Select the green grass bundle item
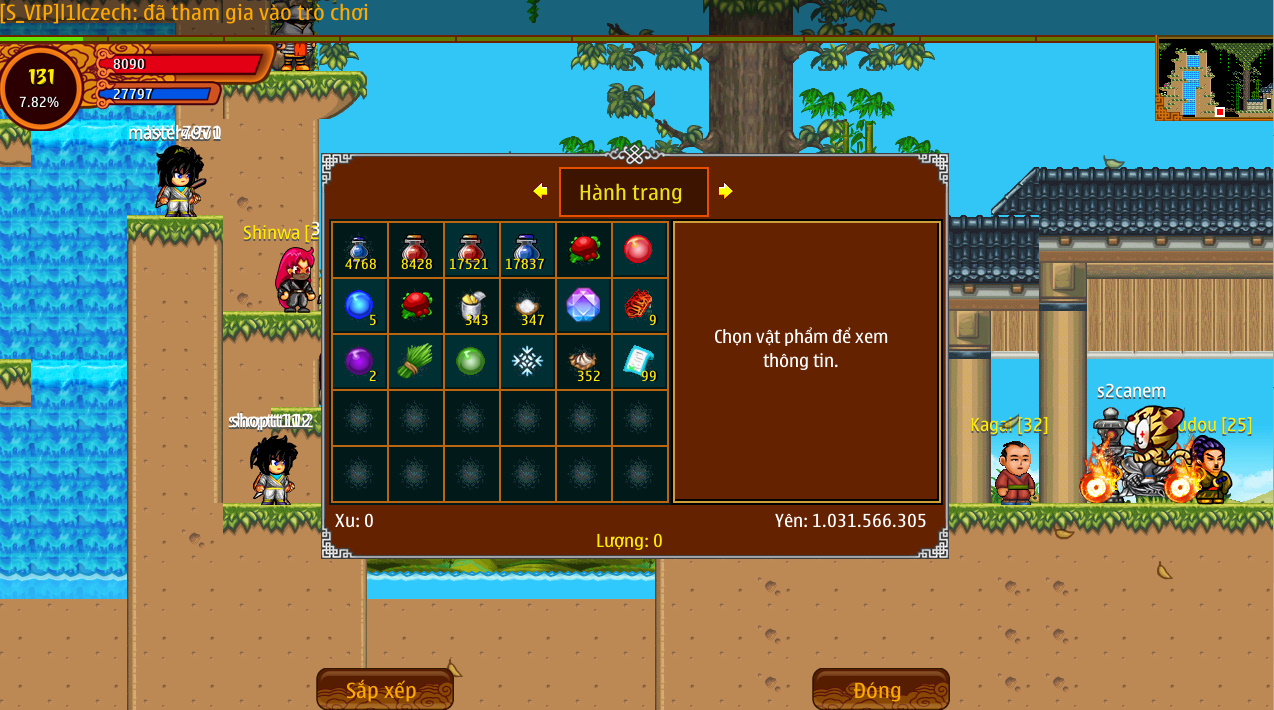The width and height of the screenshot is (1274, 710). [416, 362]
